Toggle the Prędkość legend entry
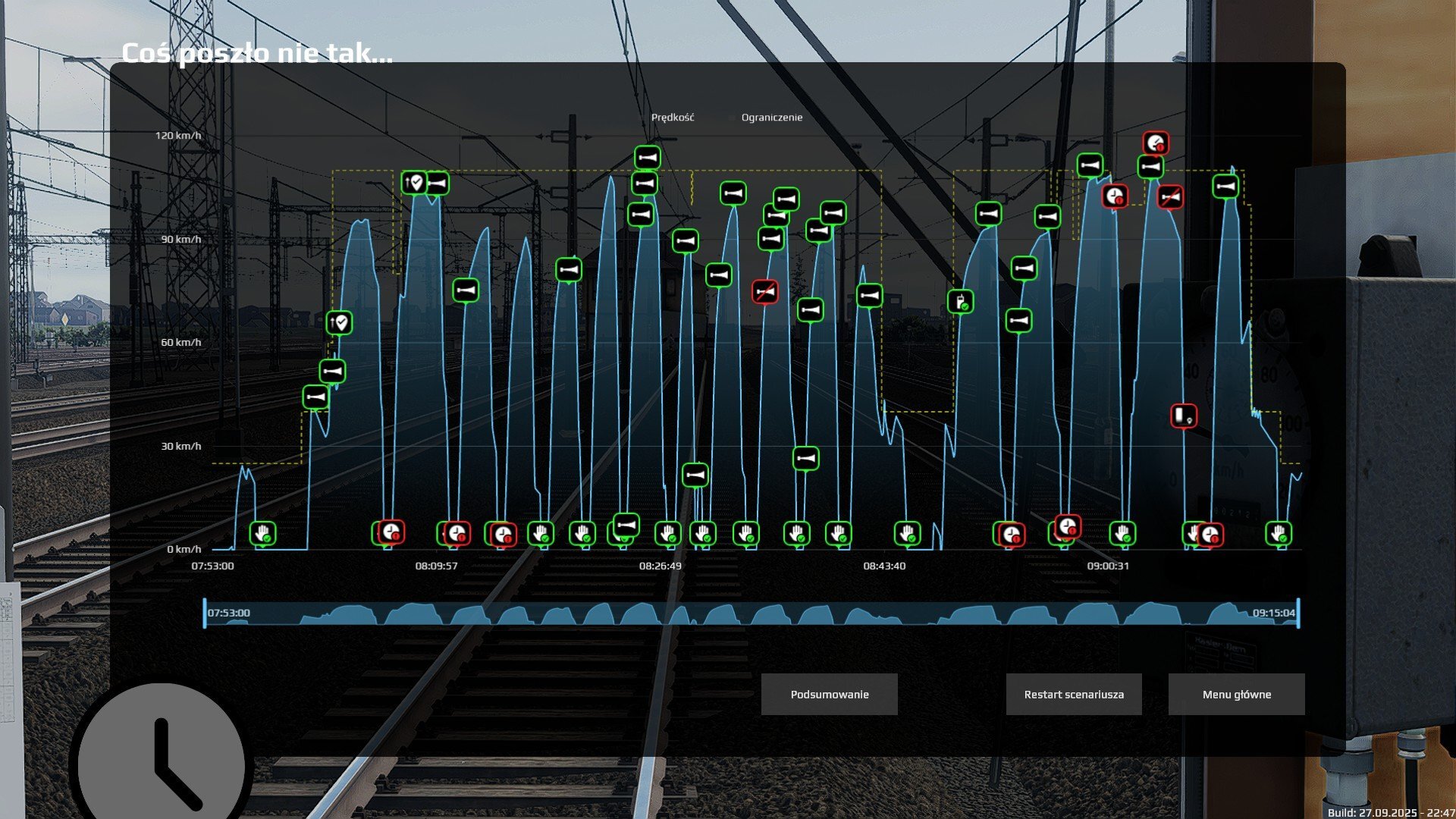 click(x=672, y=118)
